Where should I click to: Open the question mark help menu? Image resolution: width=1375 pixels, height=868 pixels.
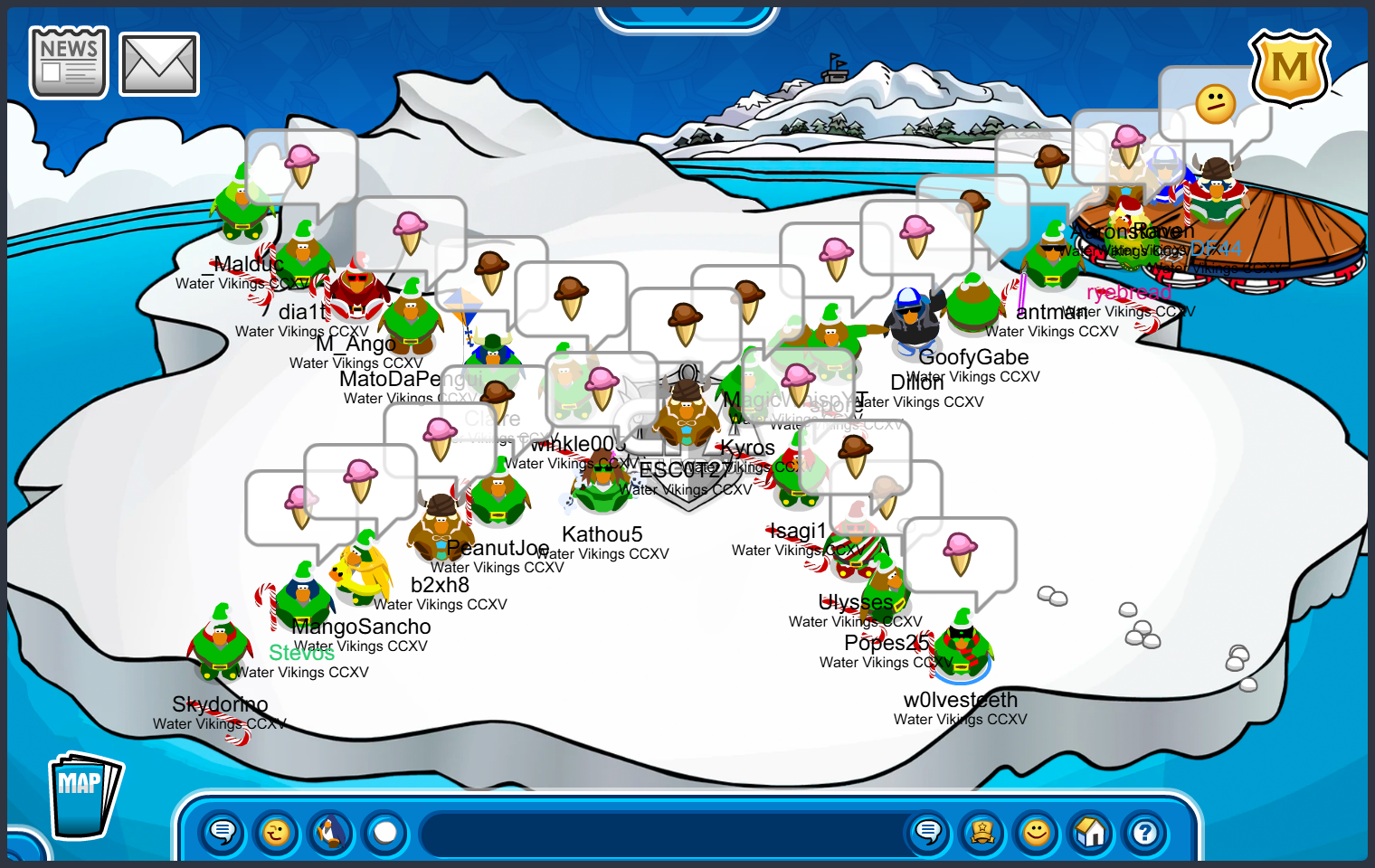(1145, 832)
